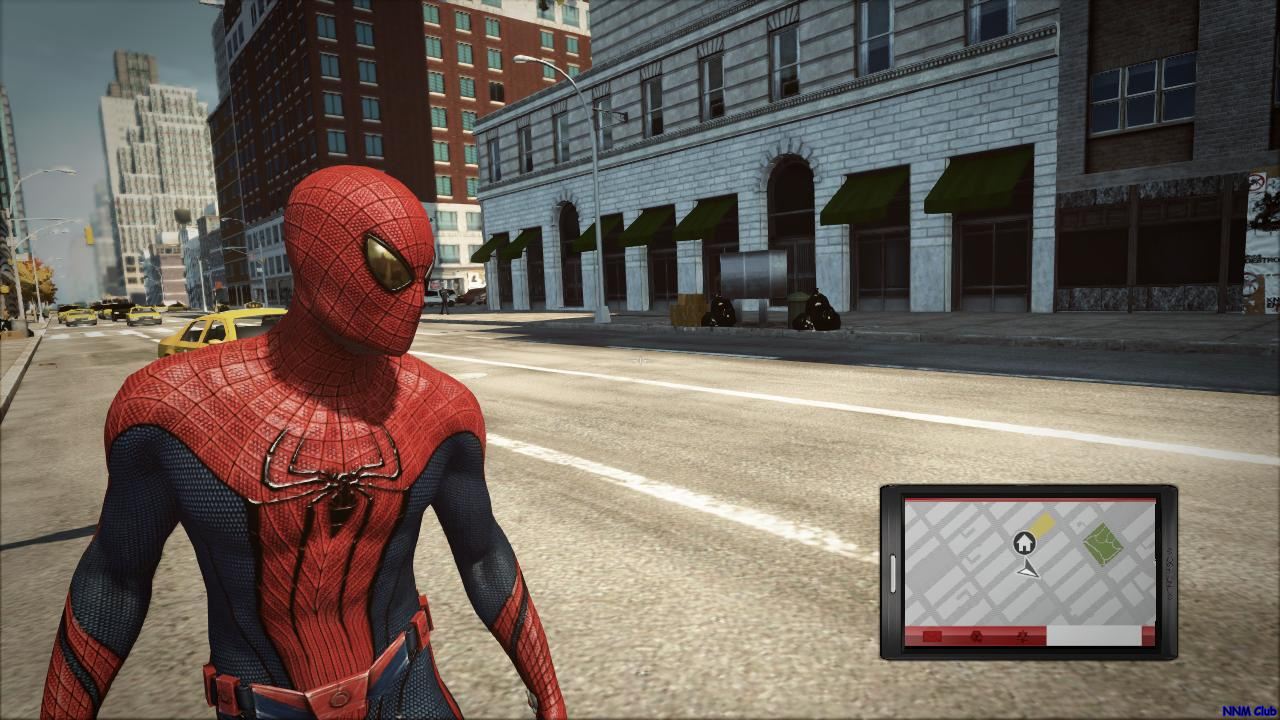Select the yellow highlighted block on the minimap
The height and width of the screenshot is (720, 1280).
(1043, 525)
